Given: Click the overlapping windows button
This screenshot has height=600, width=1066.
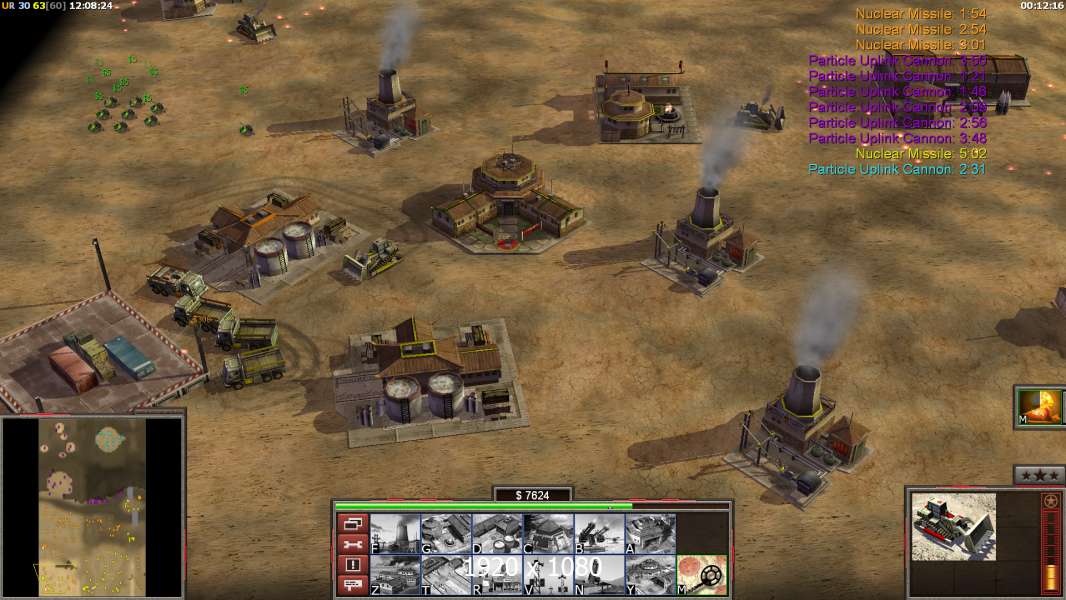Looking at the screenshot, I should [x=352, y=523].
